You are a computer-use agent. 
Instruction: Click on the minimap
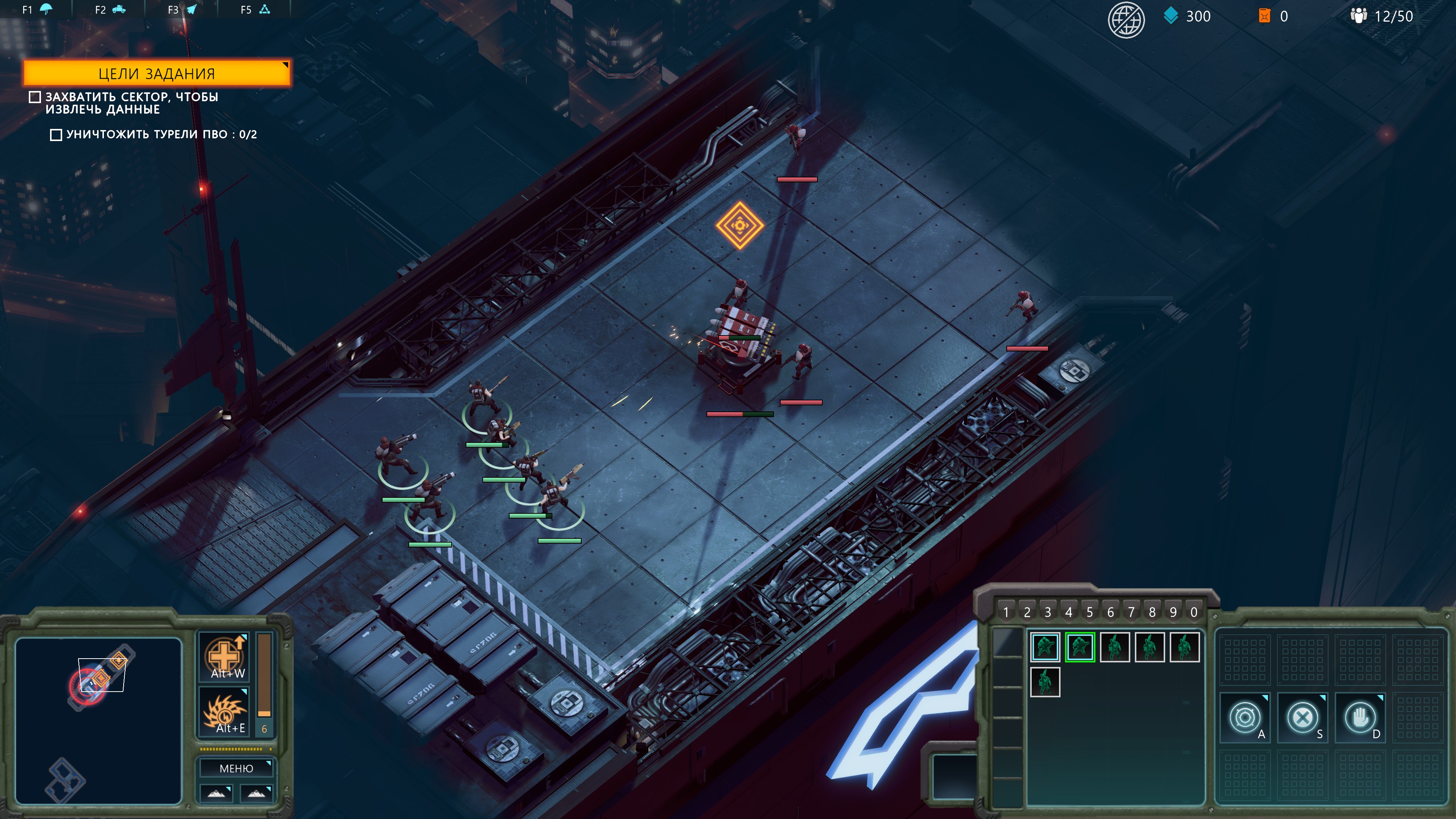click(x=98, y=721)
